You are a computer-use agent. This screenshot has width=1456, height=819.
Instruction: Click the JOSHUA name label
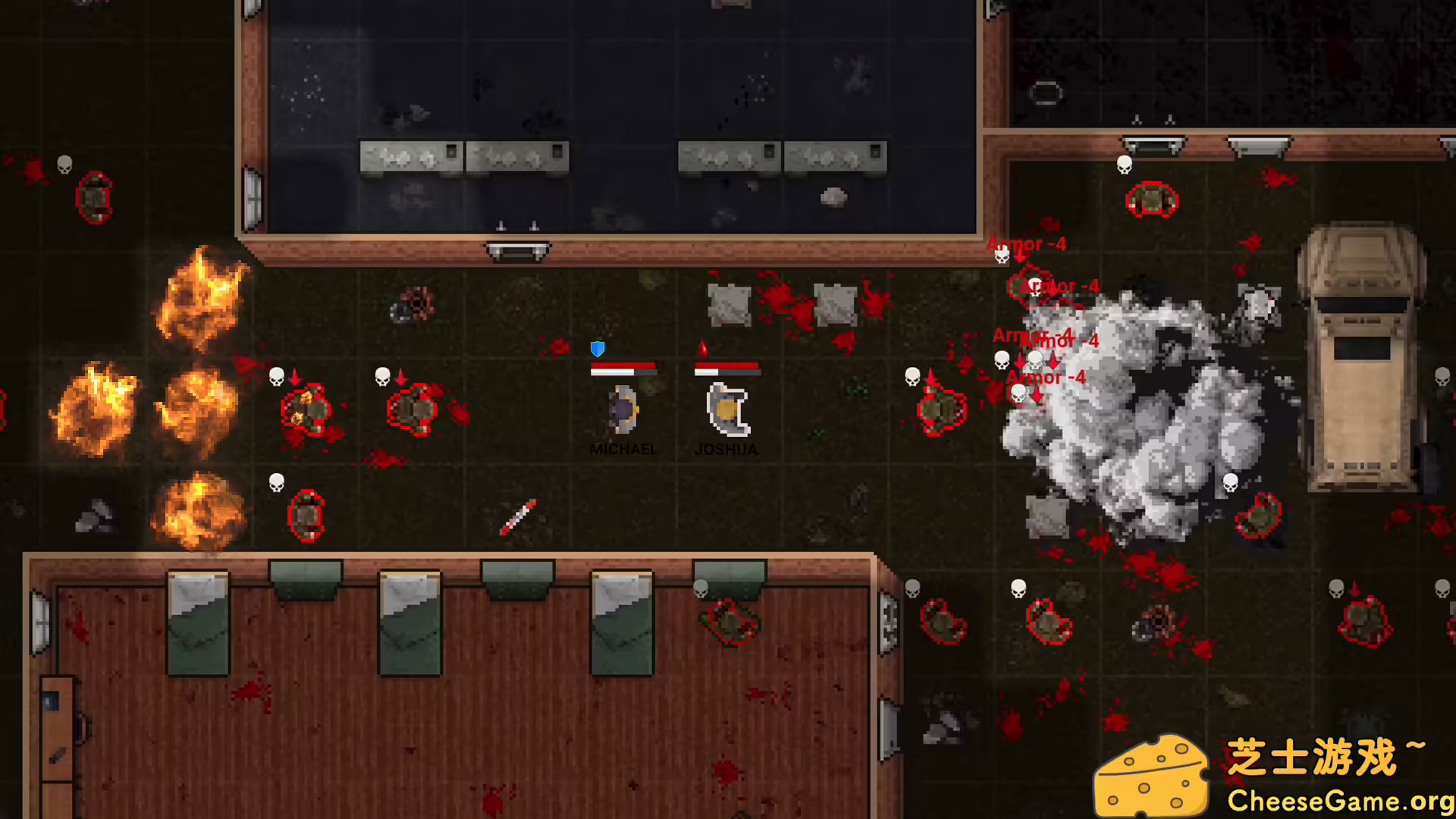[x=726, y=449]
